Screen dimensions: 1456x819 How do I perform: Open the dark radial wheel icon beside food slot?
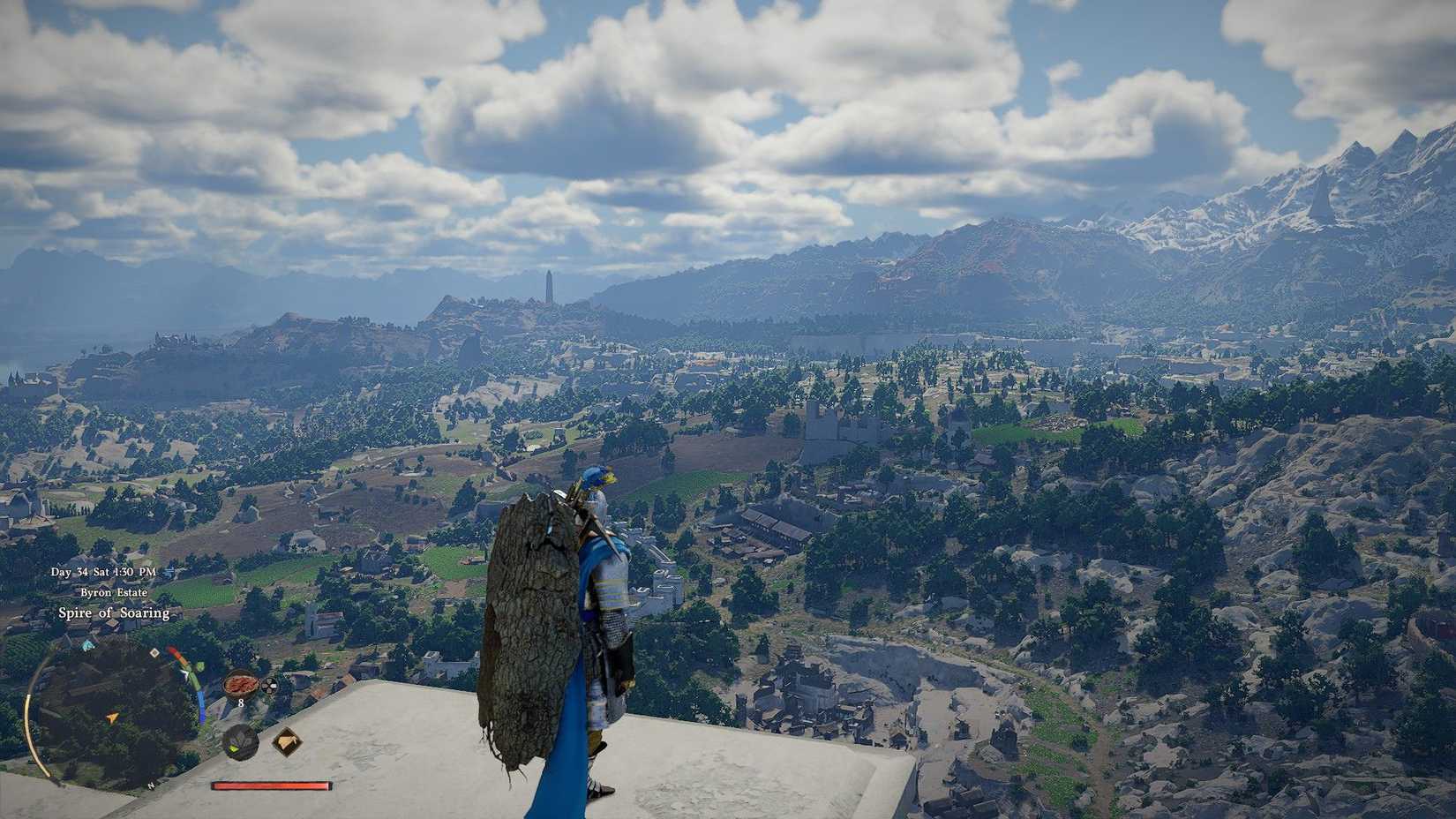click(x=269, y=685)
